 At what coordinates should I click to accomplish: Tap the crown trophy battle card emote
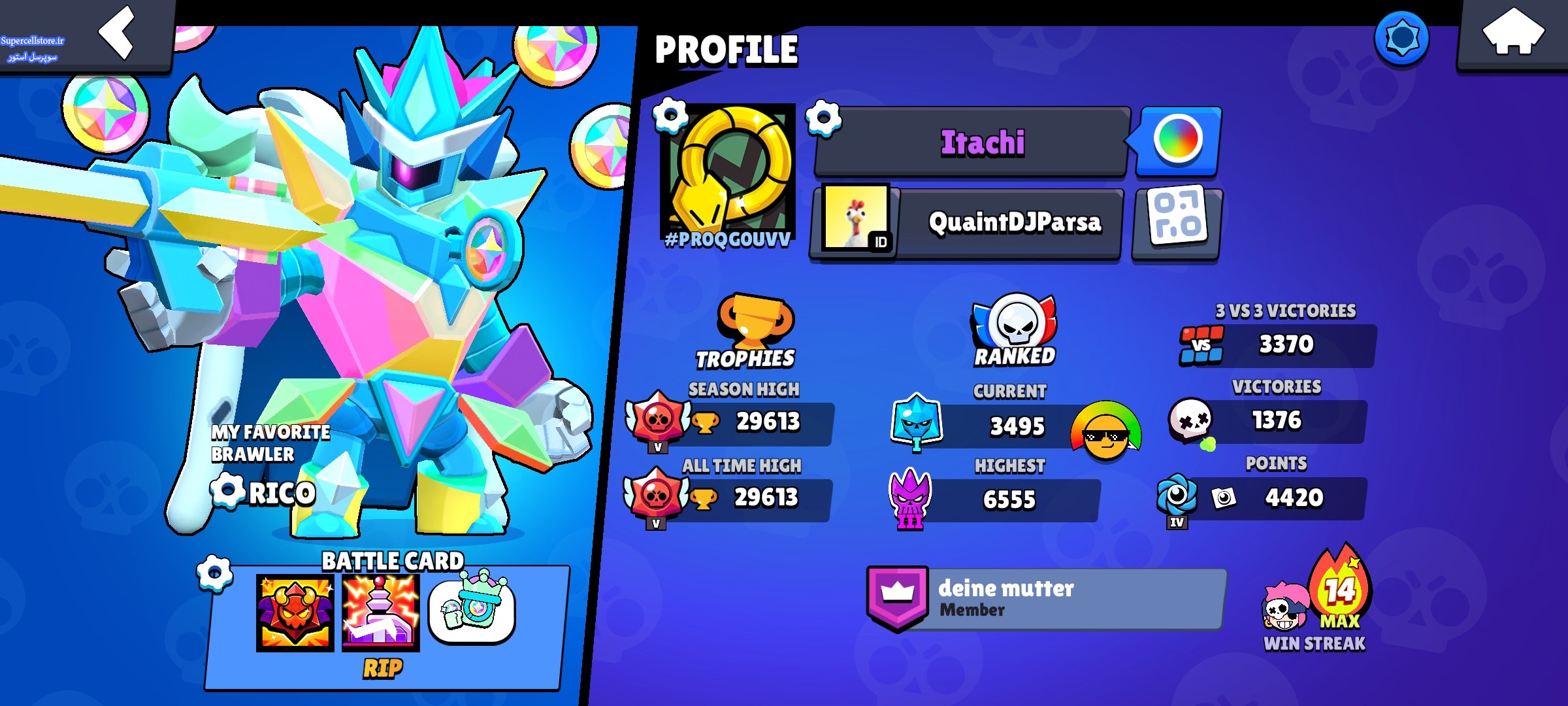[472, 609]
